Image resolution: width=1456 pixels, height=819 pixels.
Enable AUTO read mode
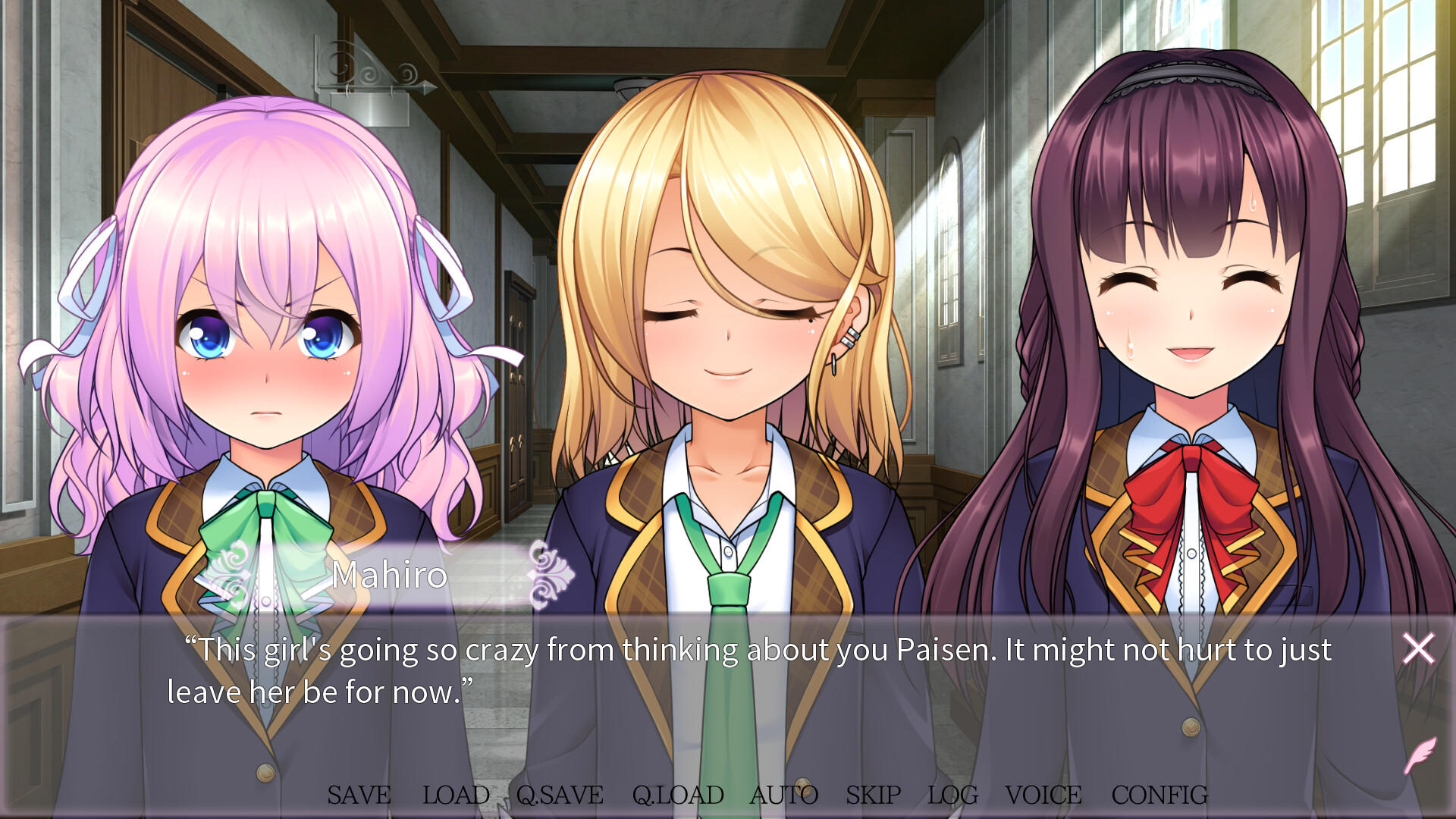(x=784, y=795)
